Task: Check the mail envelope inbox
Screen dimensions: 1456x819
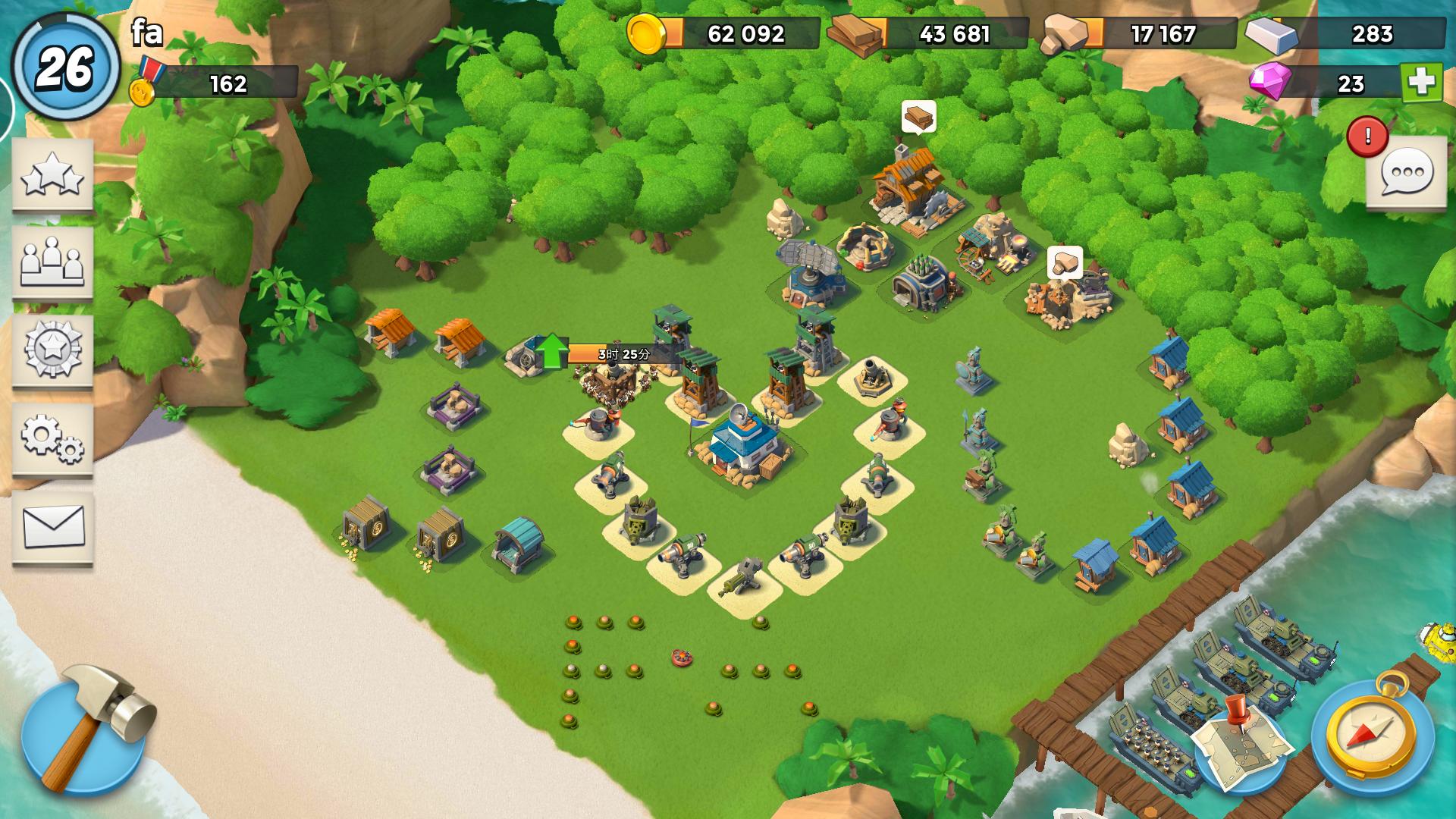Action: tap(52, 527)
